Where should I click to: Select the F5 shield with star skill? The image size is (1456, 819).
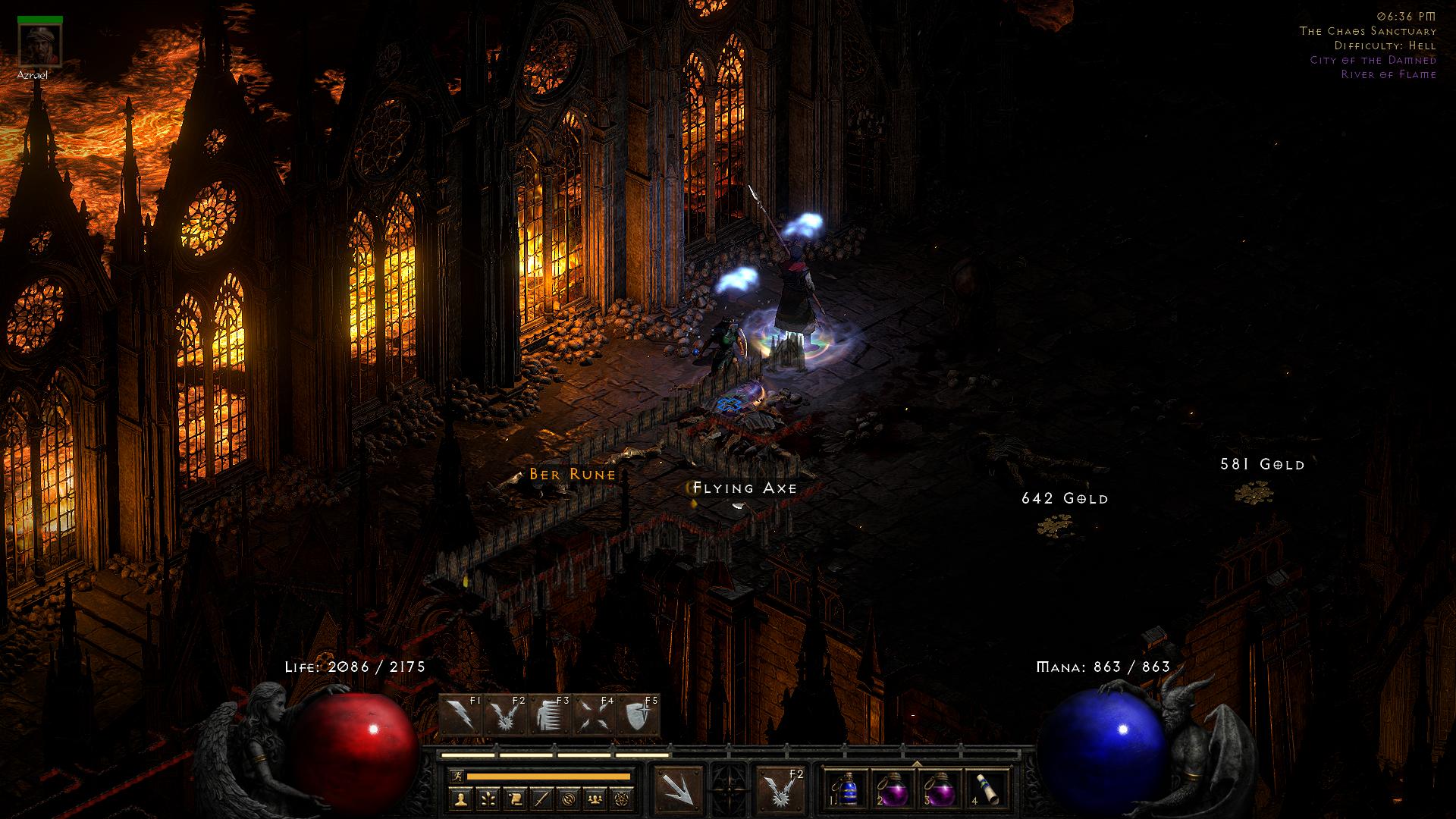coord(637,716)
